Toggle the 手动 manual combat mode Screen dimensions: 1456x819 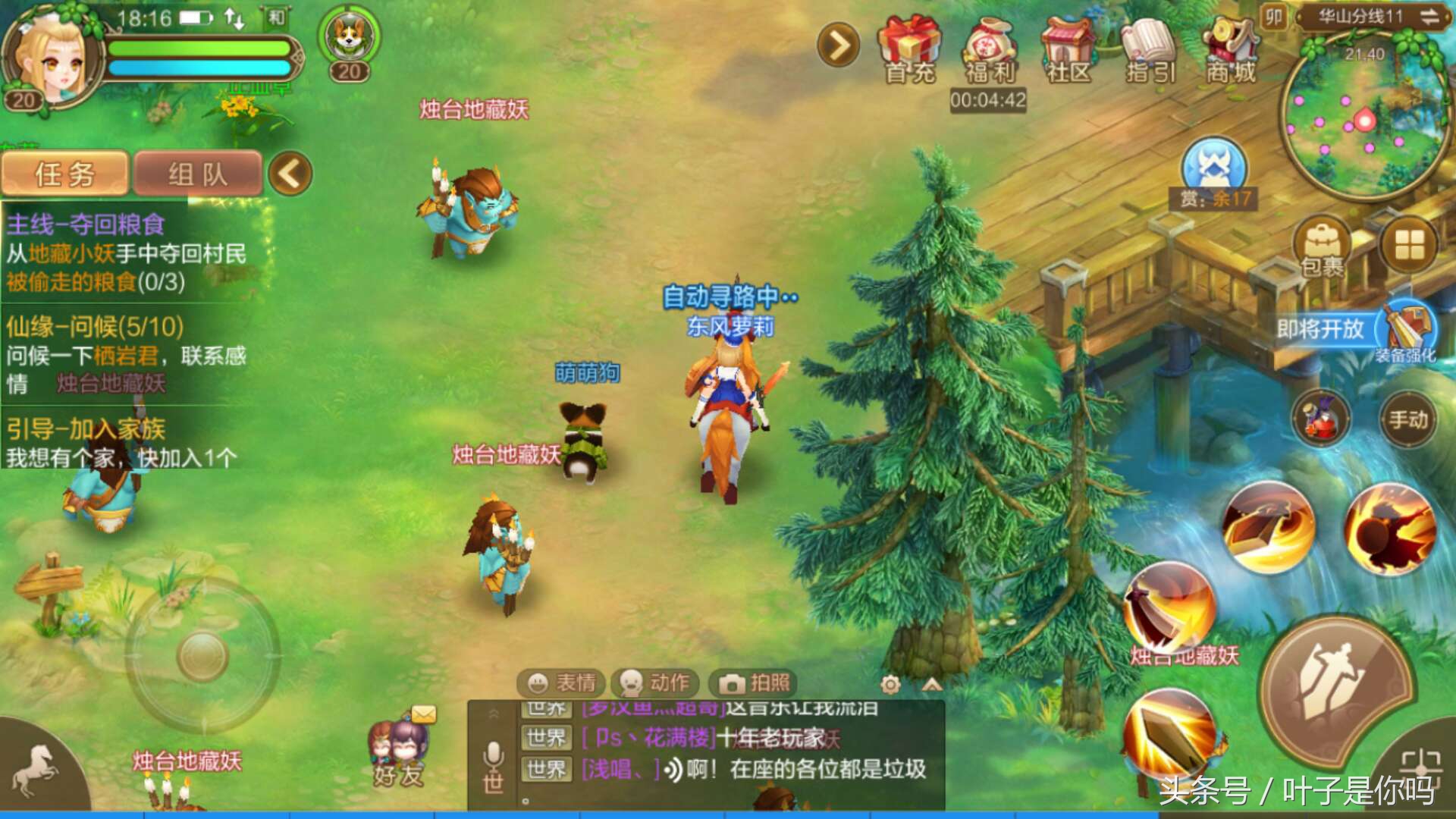(x=1408, y=419)
